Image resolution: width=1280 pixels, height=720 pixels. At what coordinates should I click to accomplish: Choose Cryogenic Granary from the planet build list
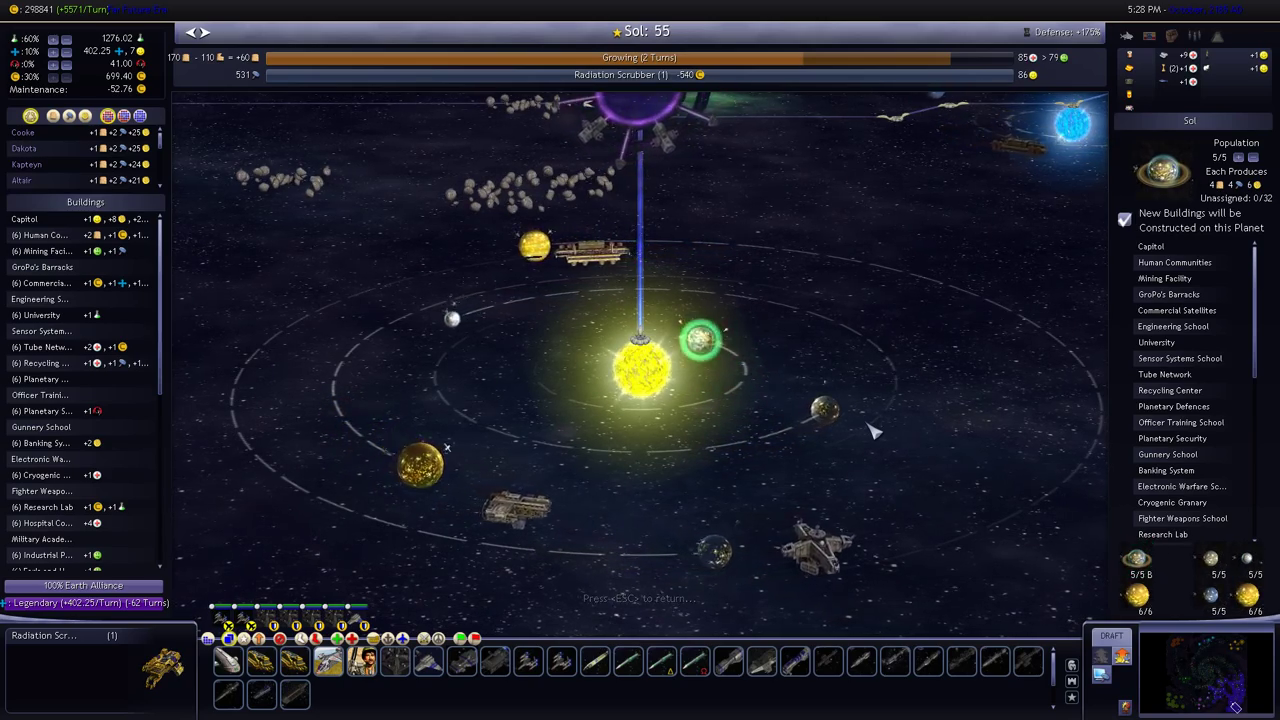[x=1172, y=503]
